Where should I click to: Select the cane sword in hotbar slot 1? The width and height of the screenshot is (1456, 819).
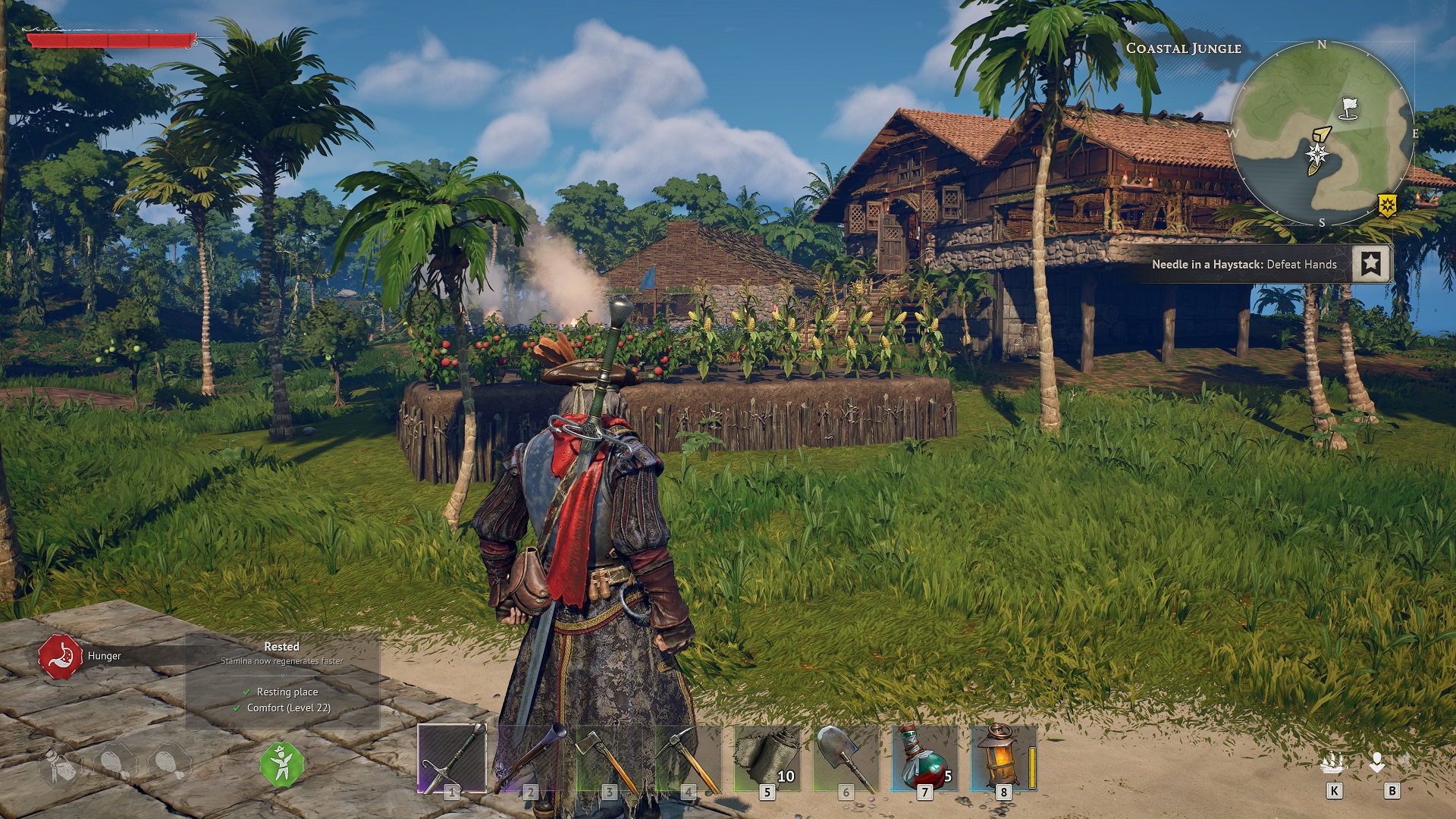(452, 758)
